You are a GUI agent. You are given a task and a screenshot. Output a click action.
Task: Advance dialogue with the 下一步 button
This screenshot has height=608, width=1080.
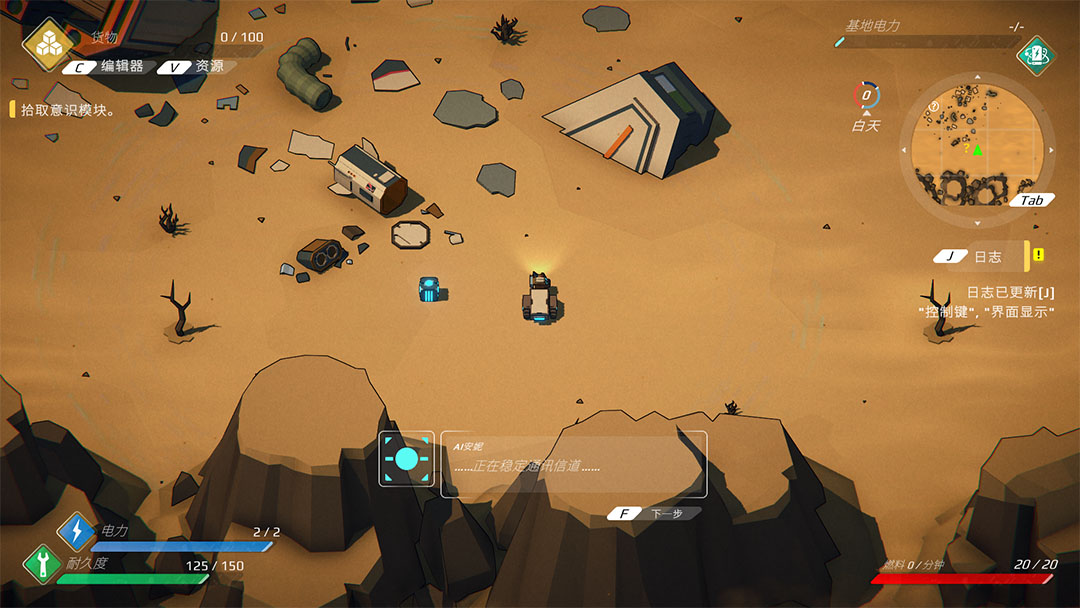click(655, 513)
